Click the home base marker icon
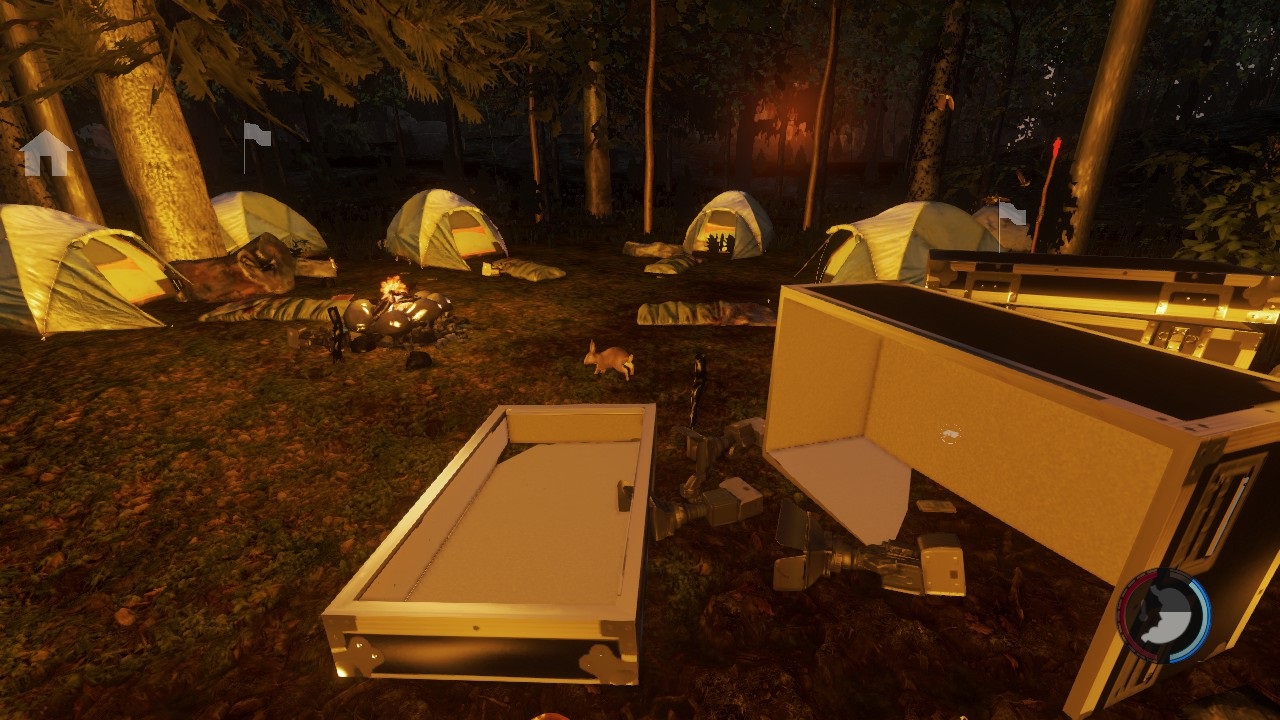This screenshot has height=720, width=1280. [46, 154]
